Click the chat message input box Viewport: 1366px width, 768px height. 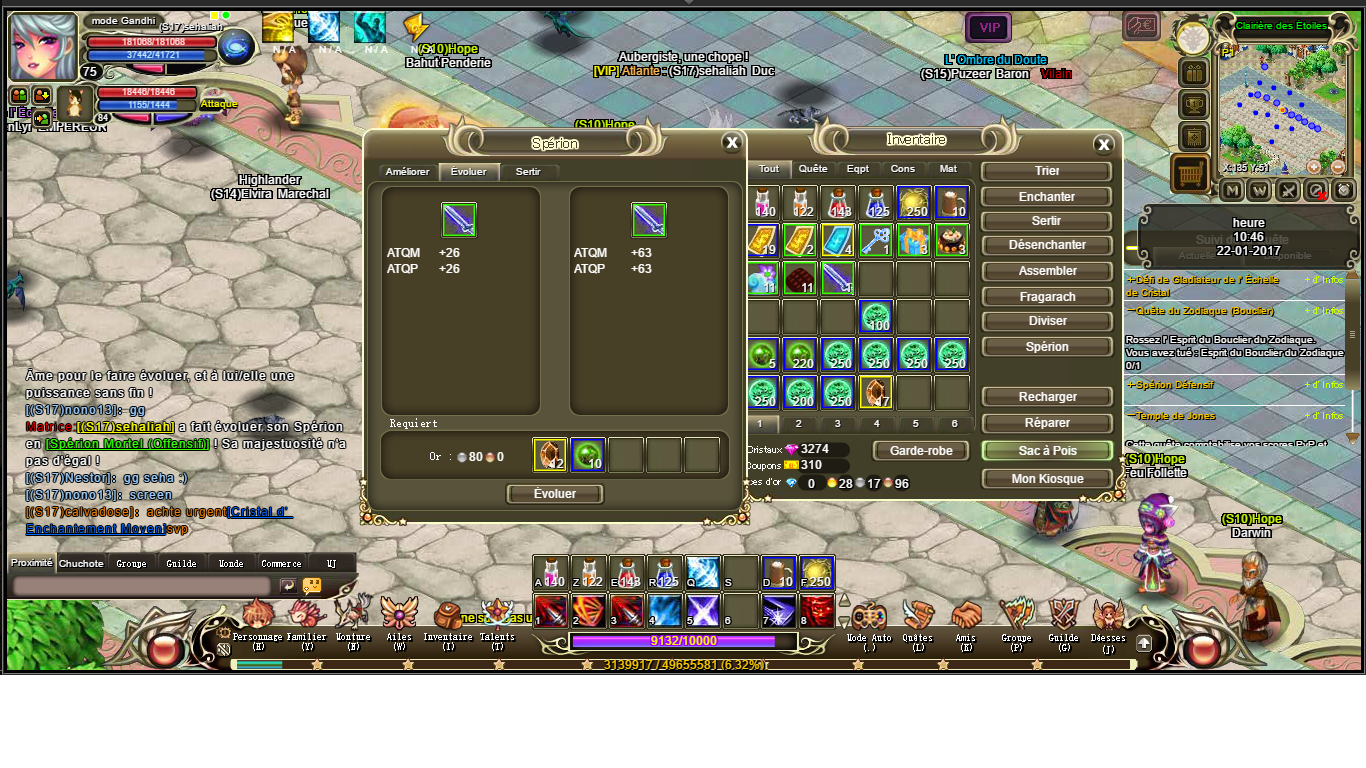coord(140,585)
